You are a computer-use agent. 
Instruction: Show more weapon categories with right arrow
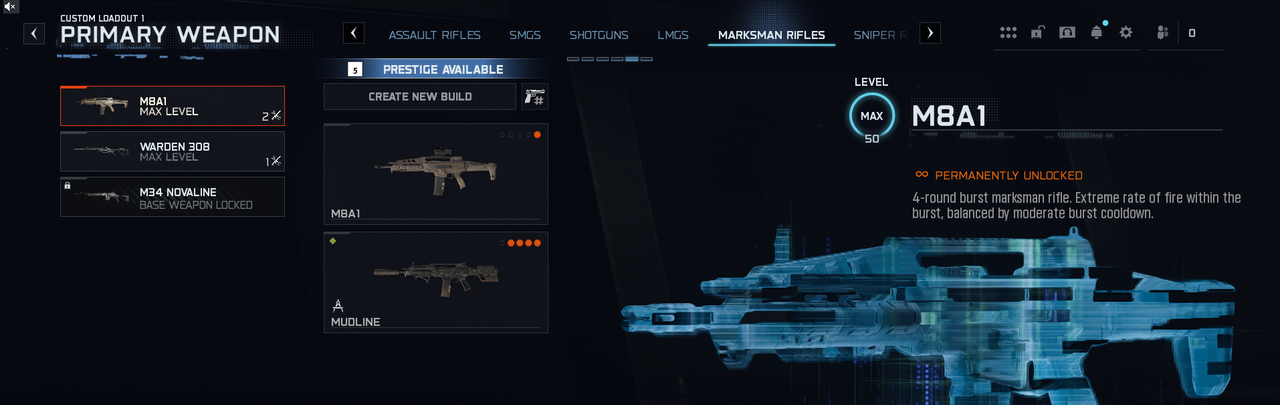(930, 33)
